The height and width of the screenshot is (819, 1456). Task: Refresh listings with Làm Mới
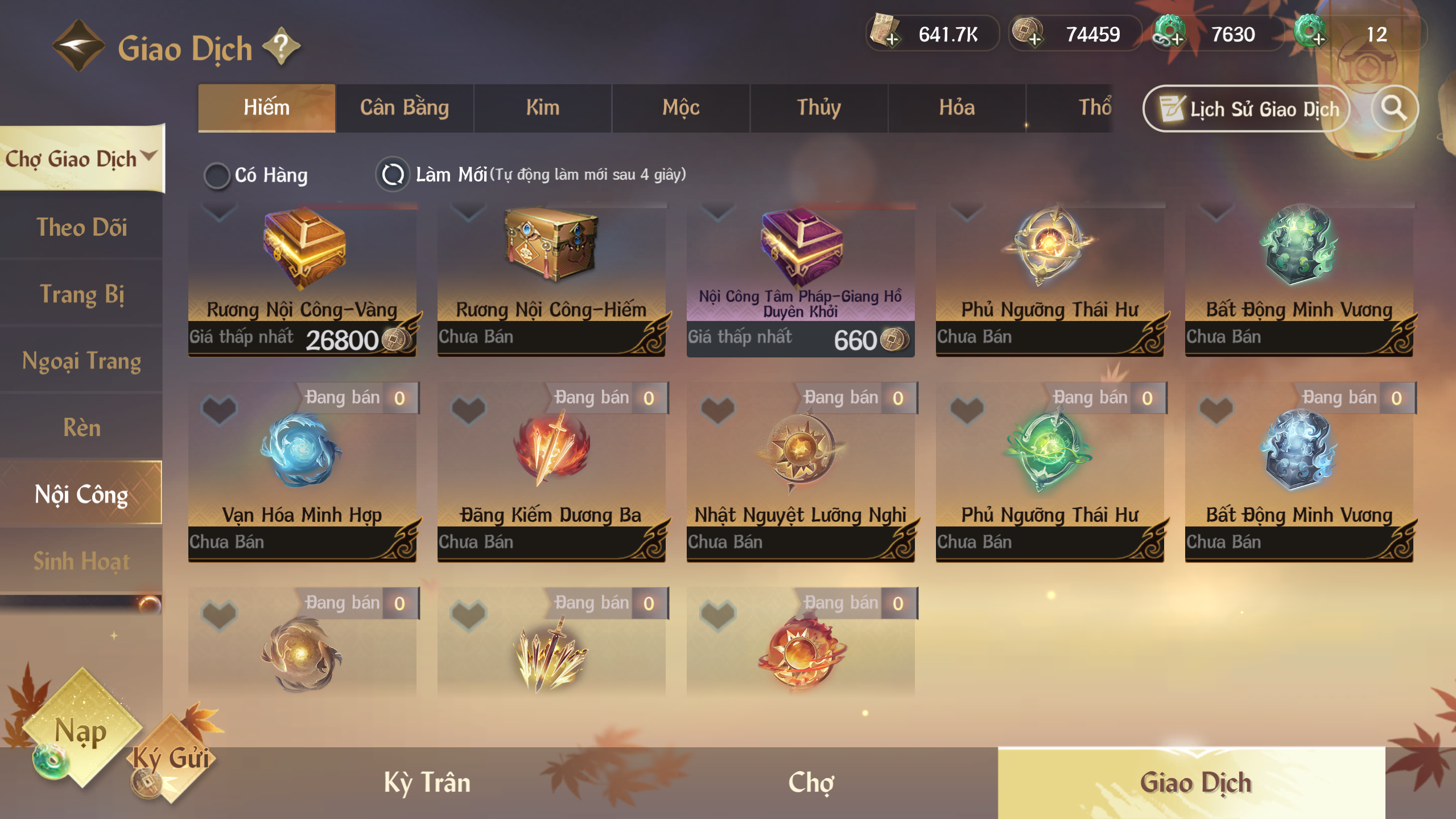393,175
